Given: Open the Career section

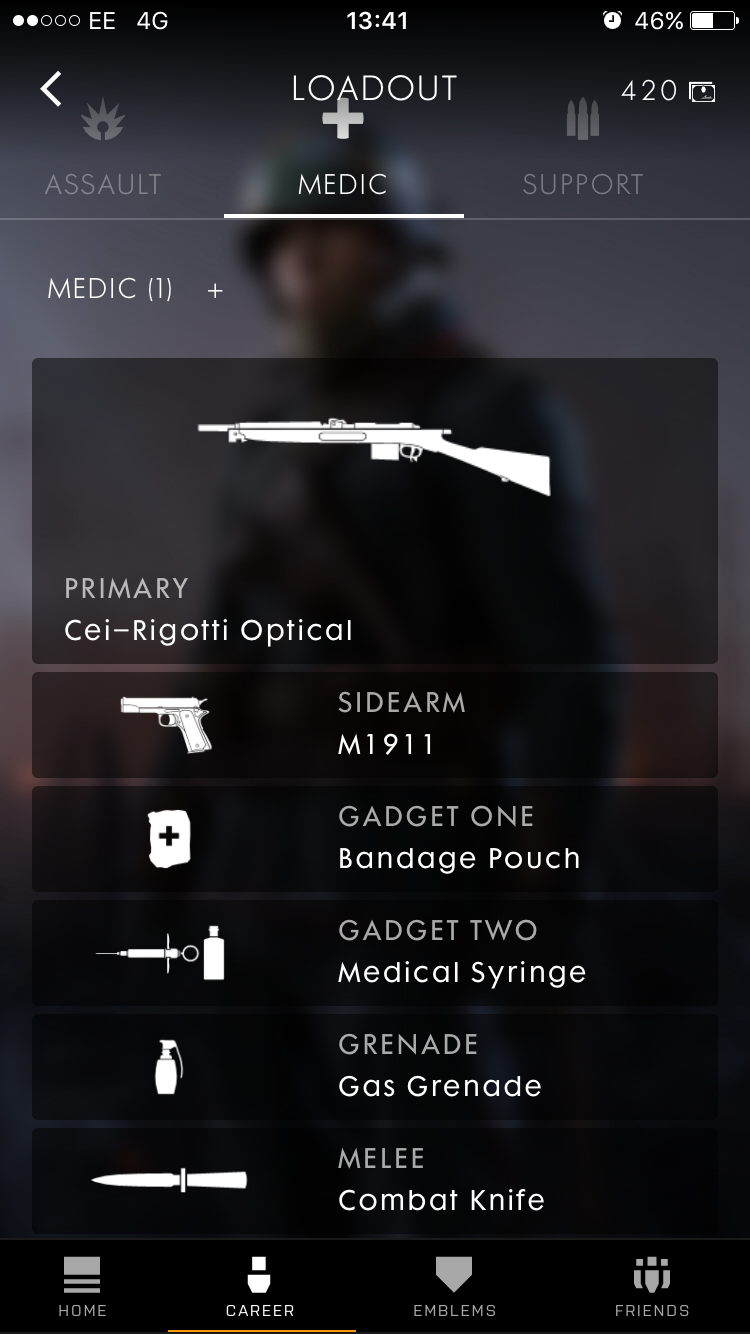Looking at the screenshot, I should point(260,1287).
